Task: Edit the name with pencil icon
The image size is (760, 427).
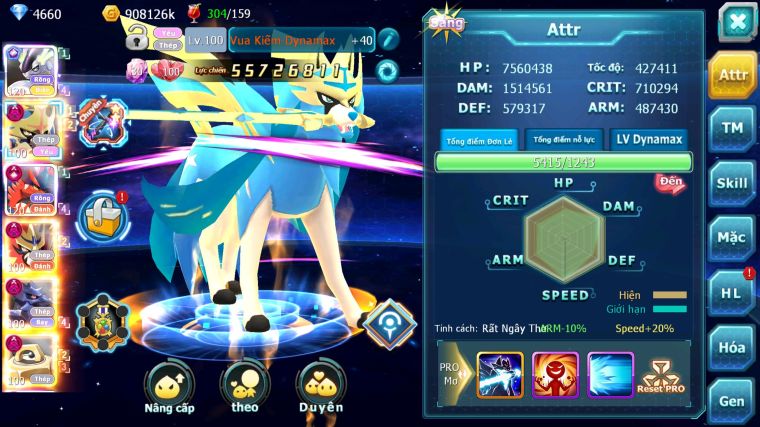Action: 388,40
